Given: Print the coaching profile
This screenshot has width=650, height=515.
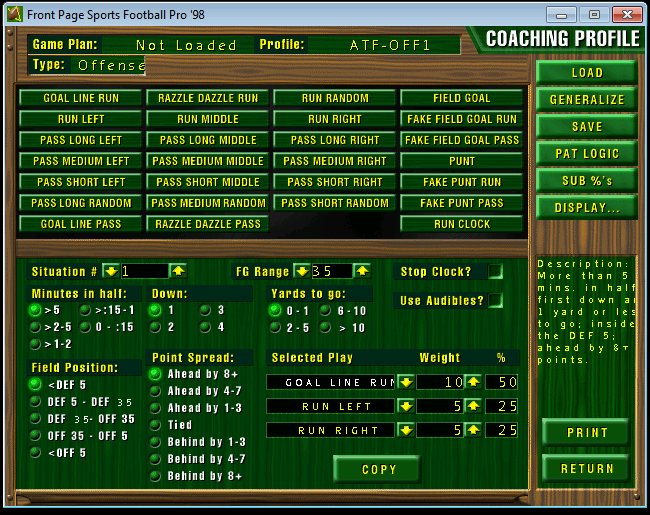Looking at the screenshot, I should (586, 432).
